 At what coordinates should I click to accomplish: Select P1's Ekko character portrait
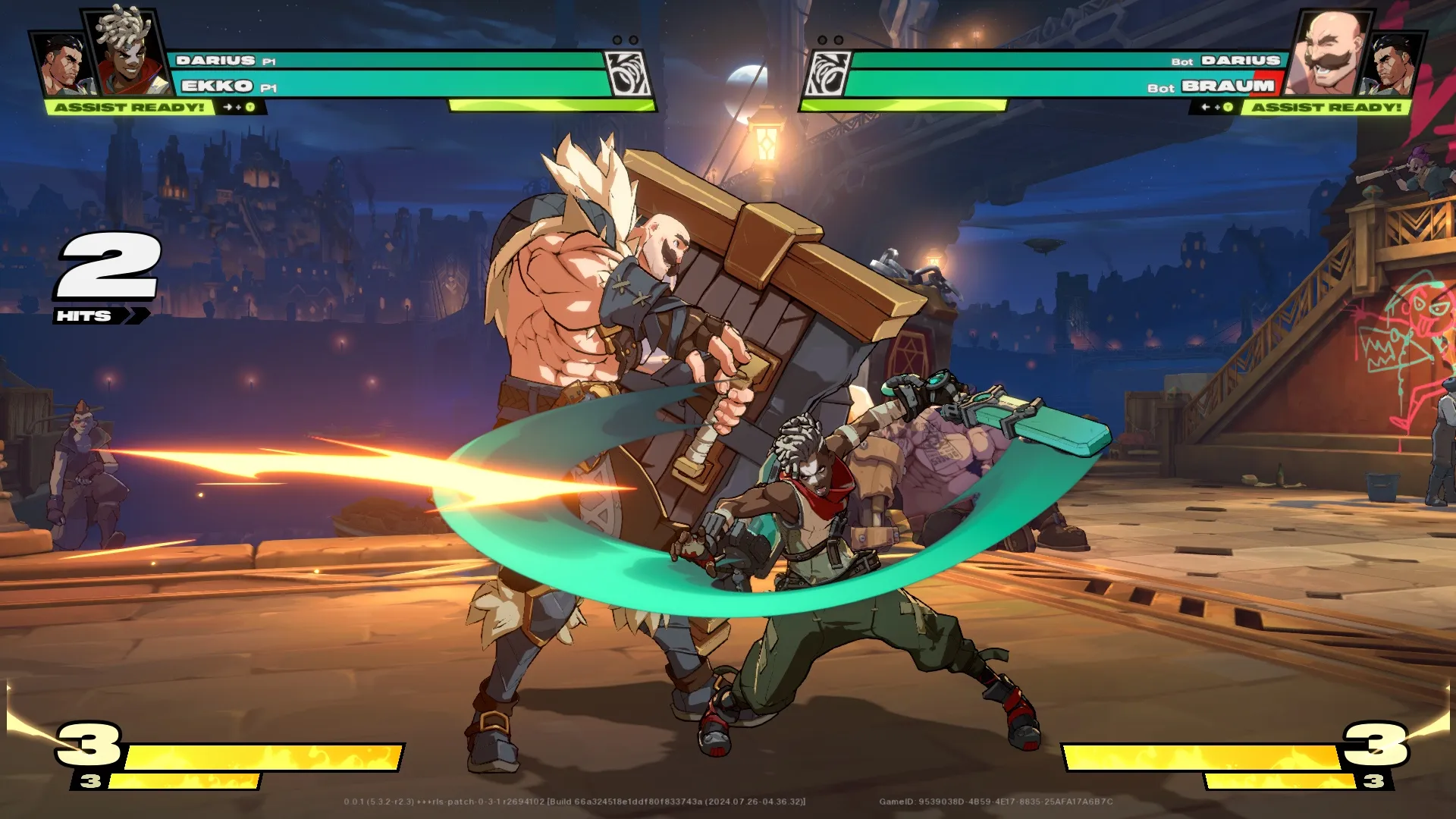pyautogui.click(x=127, y=52)
